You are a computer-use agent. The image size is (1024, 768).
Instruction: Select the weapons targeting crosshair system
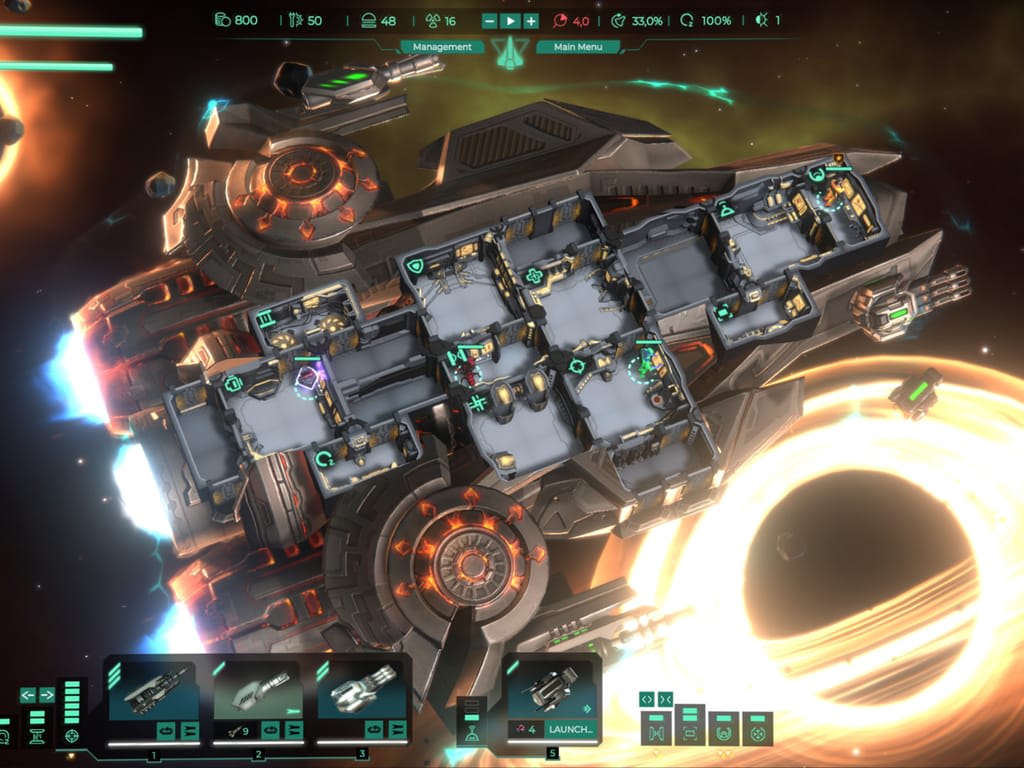pos(71,737)
